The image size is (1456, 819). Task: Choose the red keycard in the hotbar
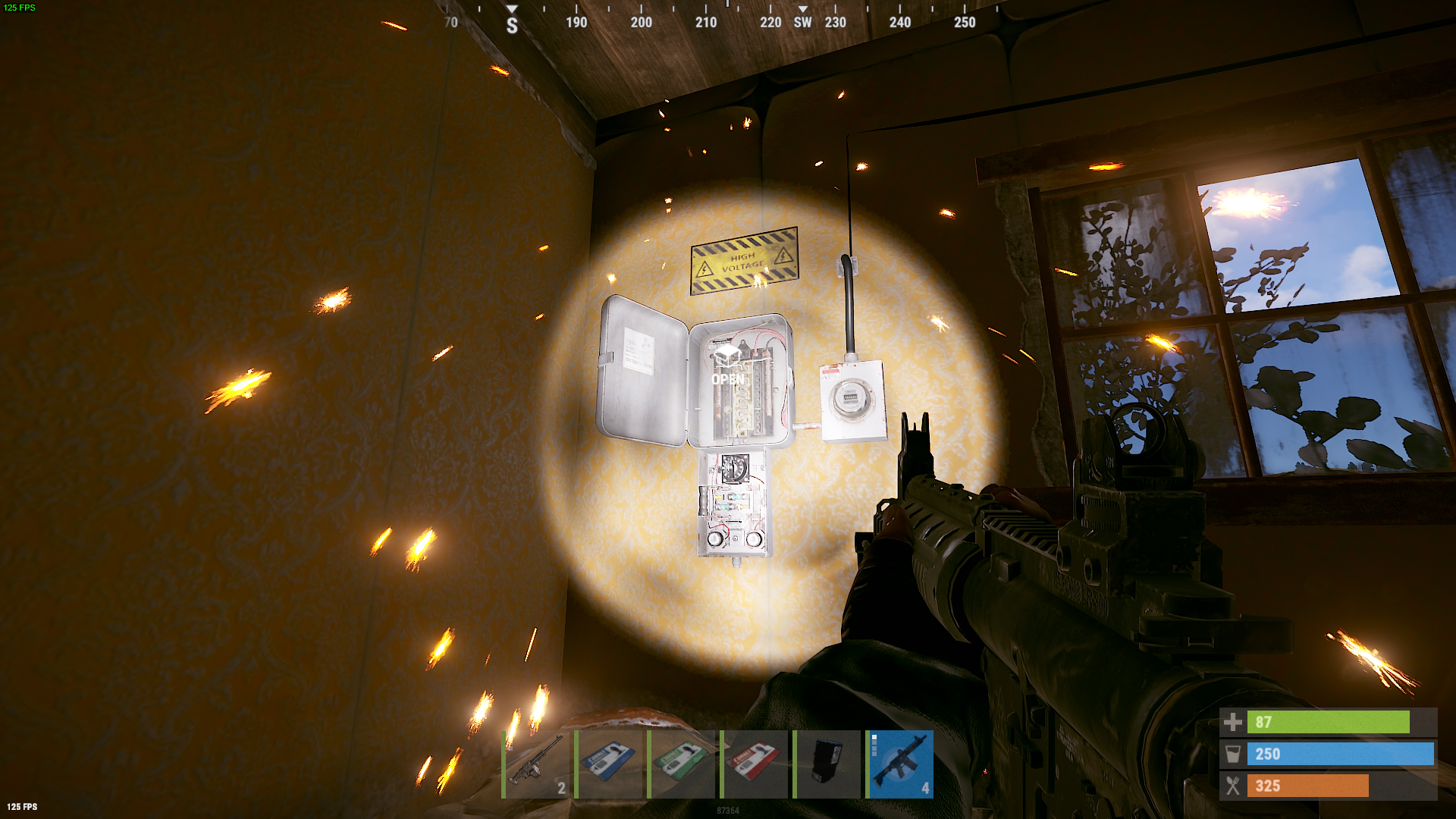pyautogui.click(x=755, y=764)
